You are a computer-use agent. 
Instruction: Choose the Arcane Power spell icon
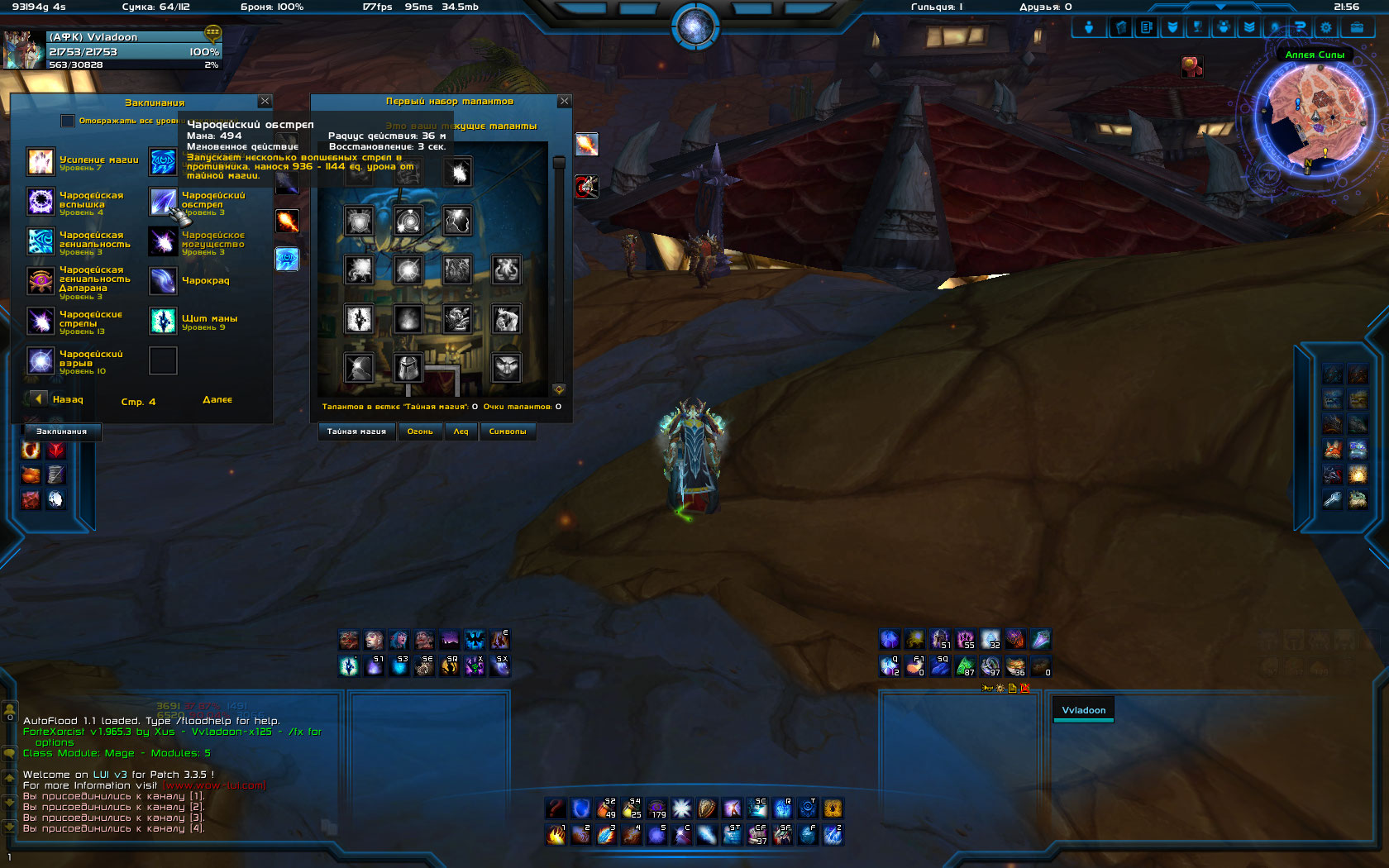[163, 241]
